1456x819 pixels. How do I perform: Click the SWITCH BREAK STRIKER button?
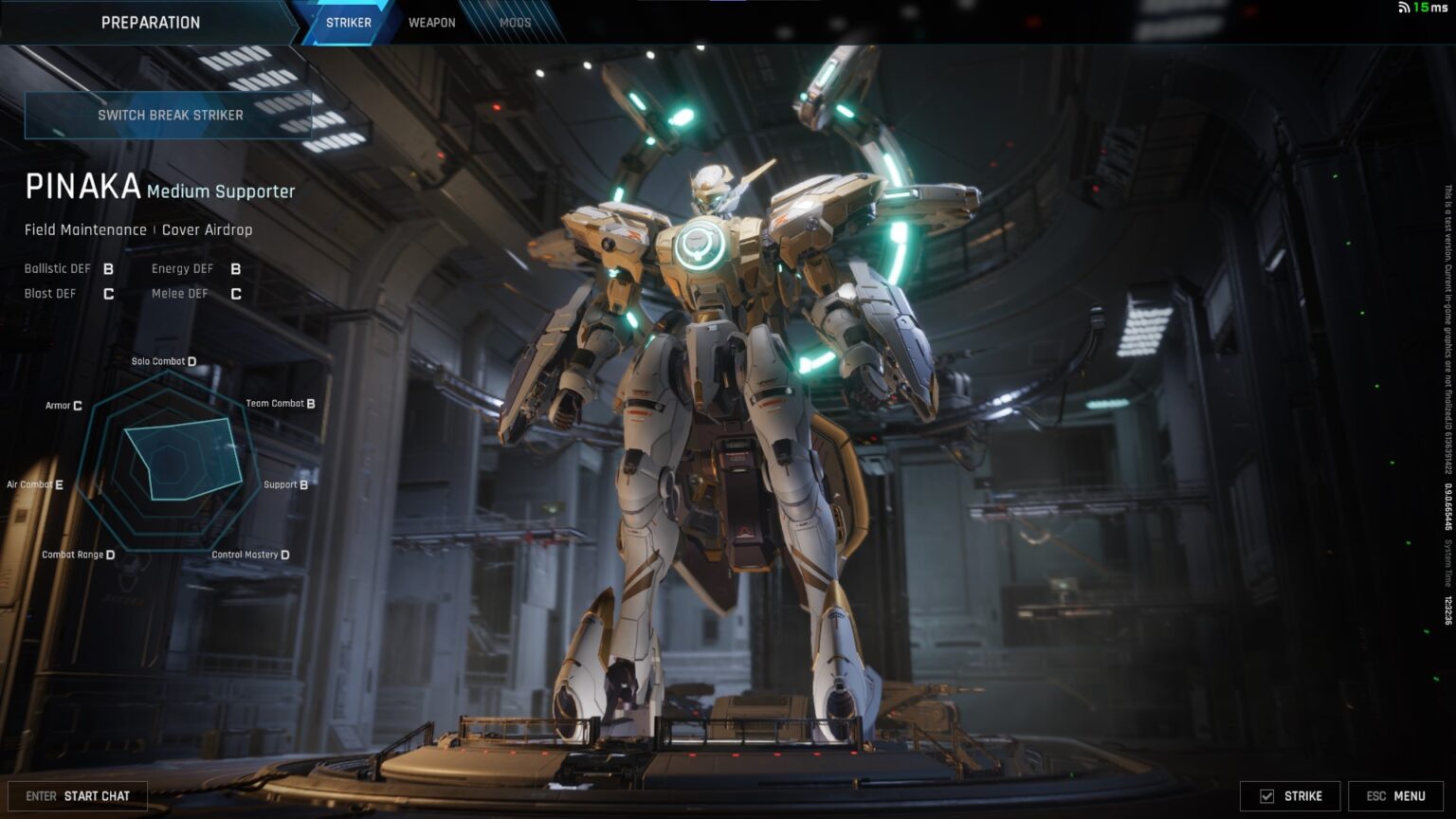[168, 114]
